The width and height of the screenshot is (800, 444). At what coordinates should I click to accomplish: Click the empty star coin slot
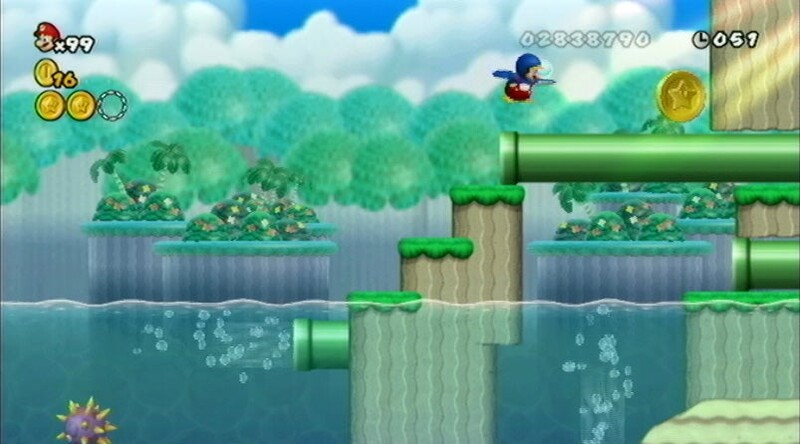point(113,105)
